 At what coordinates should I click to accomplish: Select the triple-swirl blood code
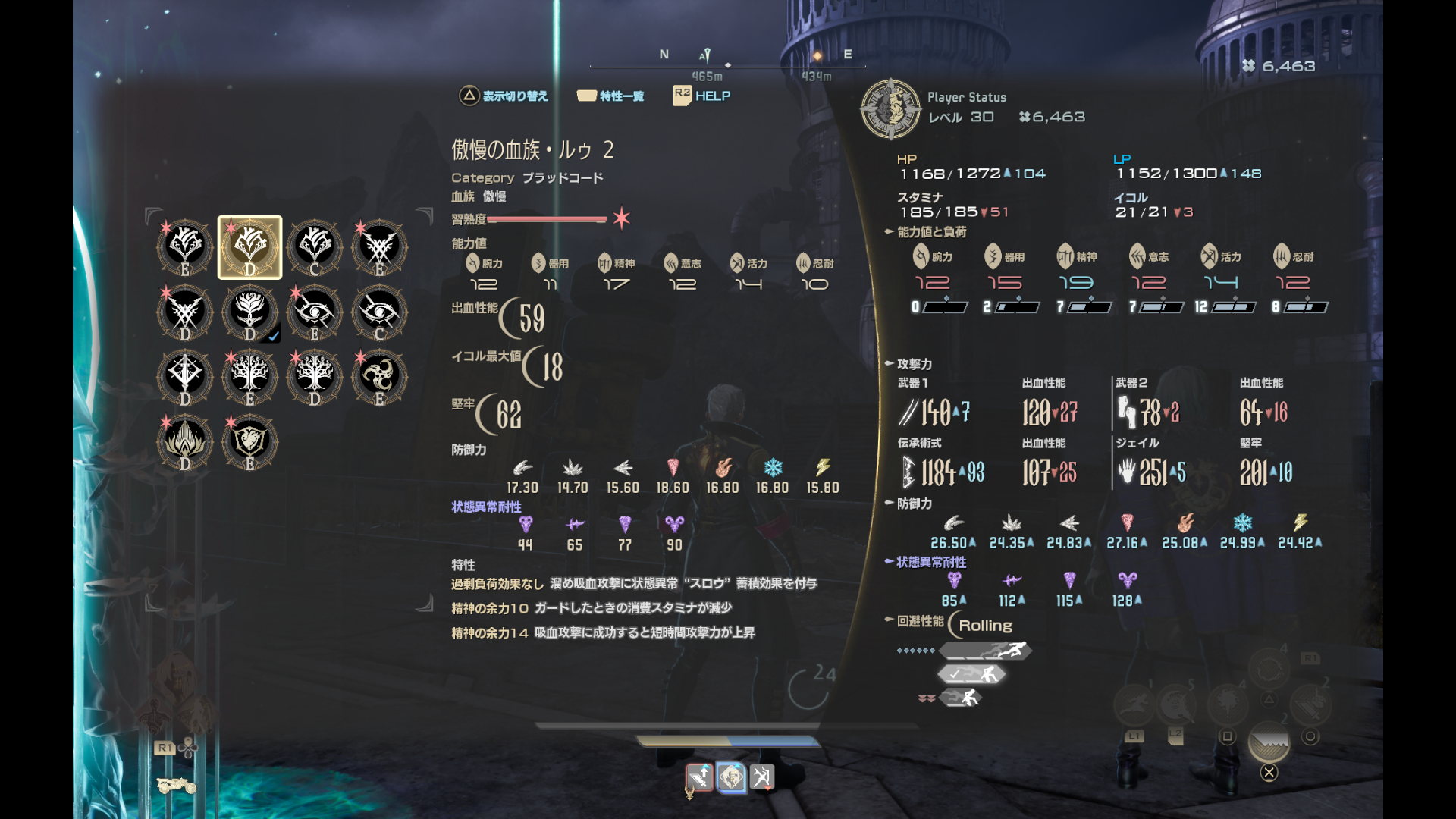(379, 376)
